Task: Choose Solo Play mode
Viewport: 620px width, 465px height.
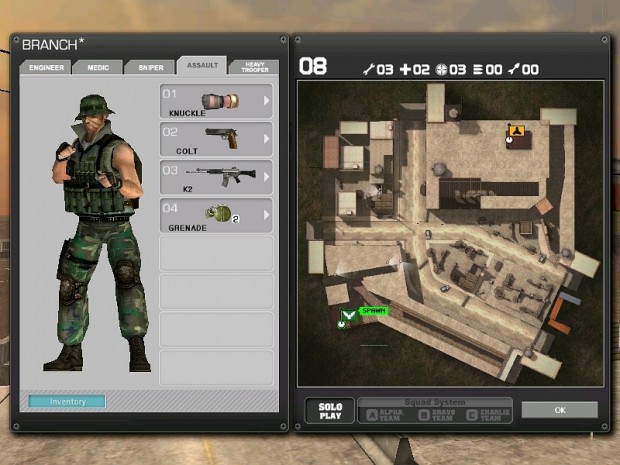Action: click(x=330, y=411)
